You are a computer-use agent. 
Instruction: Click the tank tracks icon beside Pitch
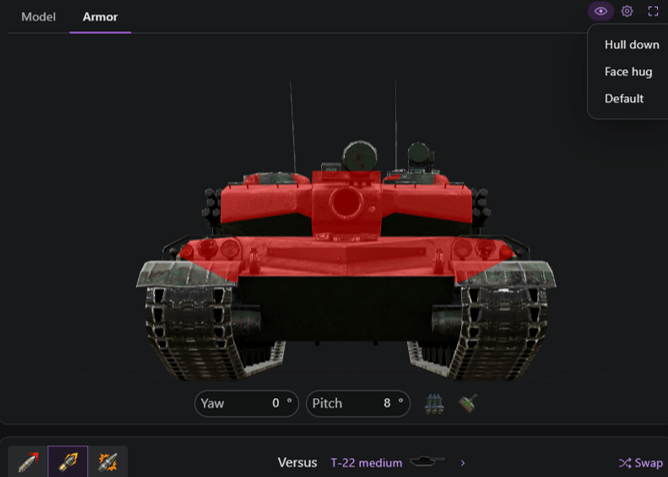pos(434,403)
